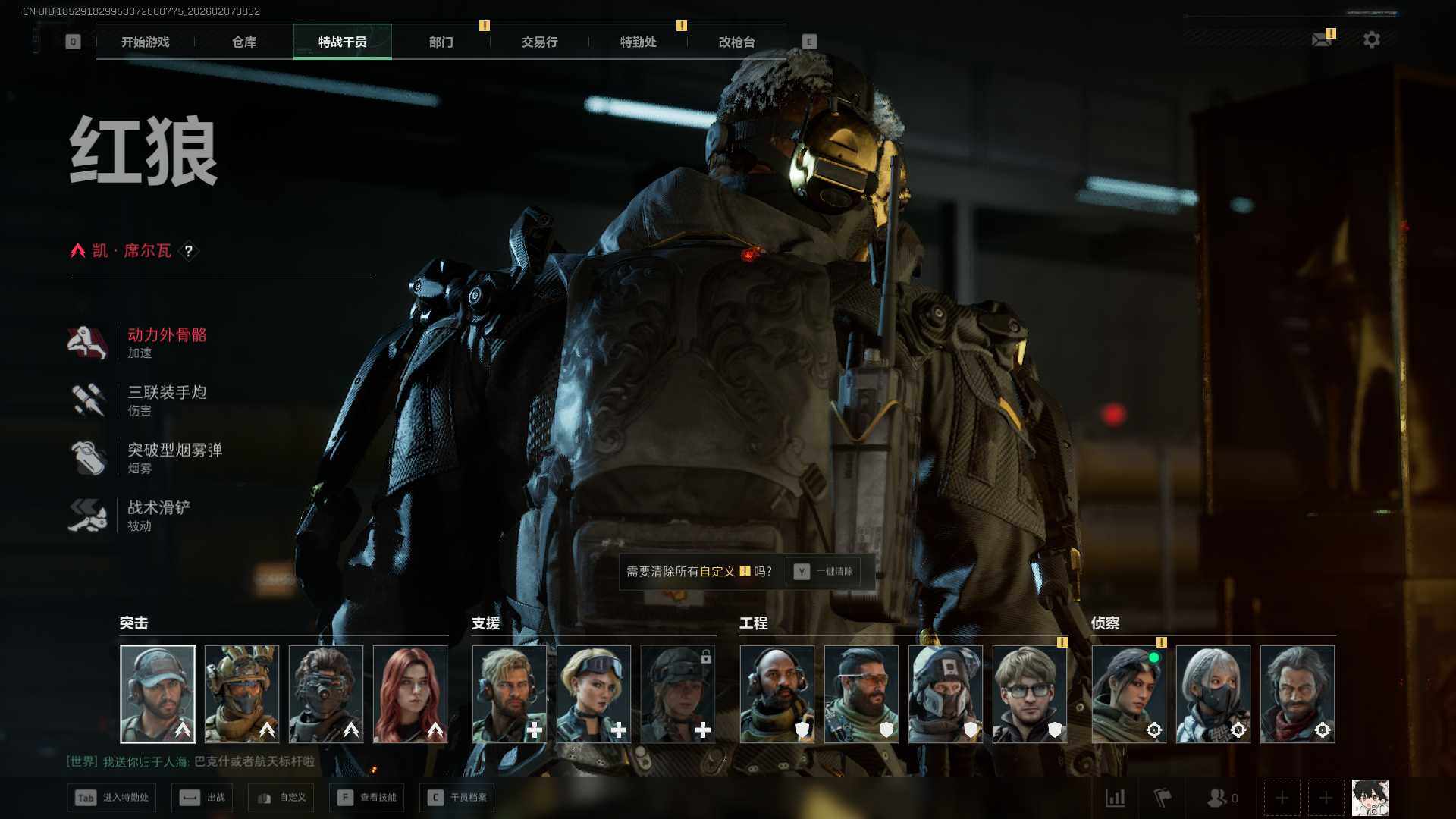This screenshot has height=819, width=1456.
Task: Open the mail envelope icon
Action: point(1322,39)
